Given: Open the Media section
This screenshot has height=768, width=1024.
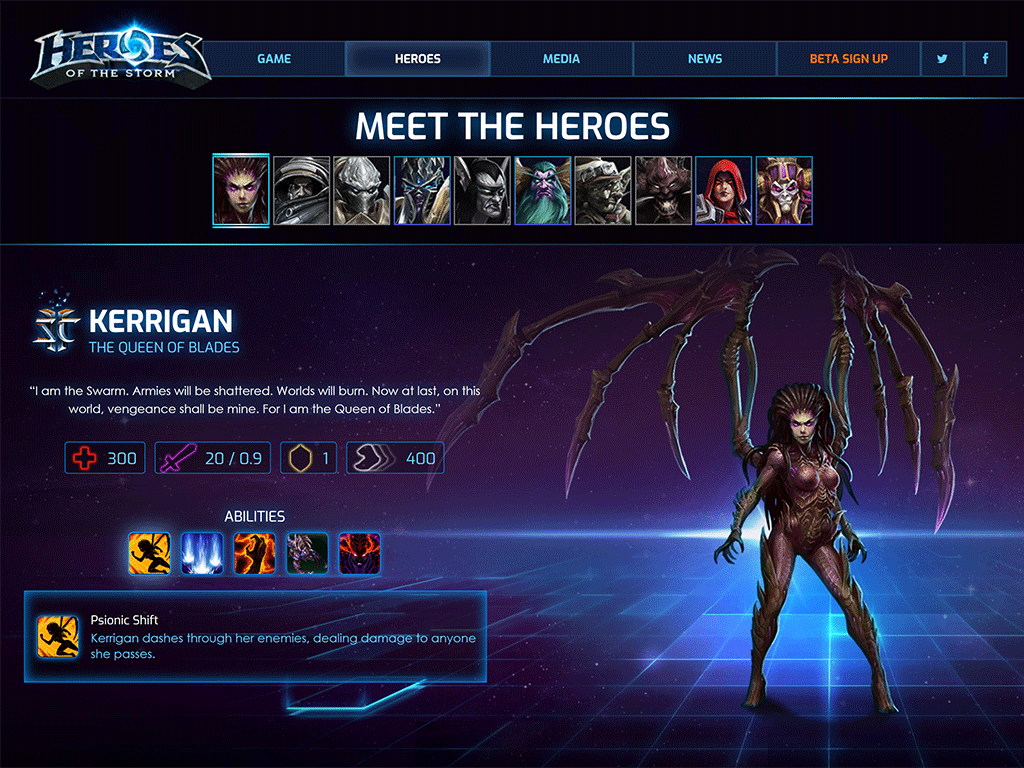Looking at the screenshot, I should coord(561,59).
